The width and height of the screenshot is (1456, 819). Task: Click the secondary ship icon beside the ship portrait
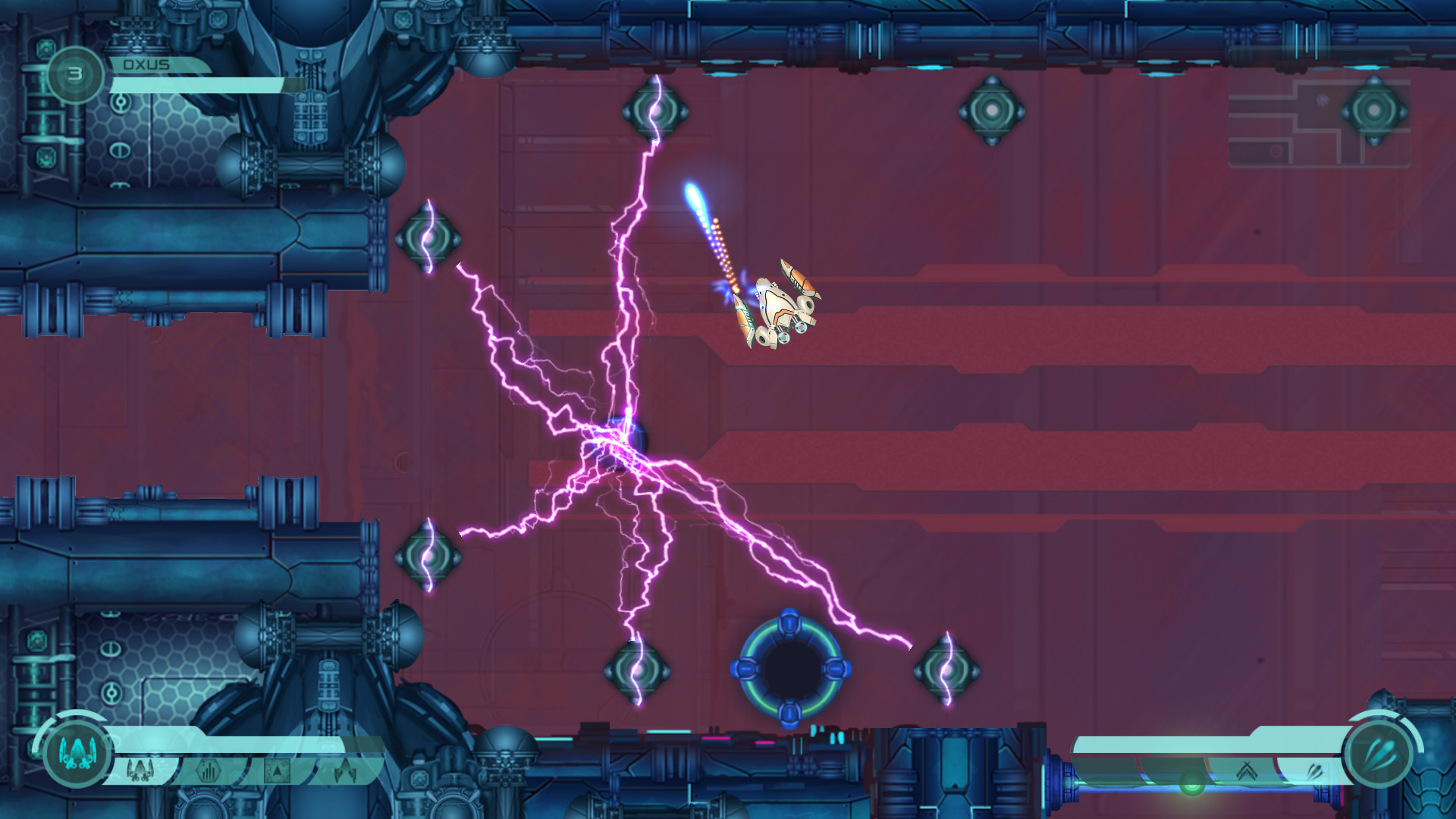140,770
